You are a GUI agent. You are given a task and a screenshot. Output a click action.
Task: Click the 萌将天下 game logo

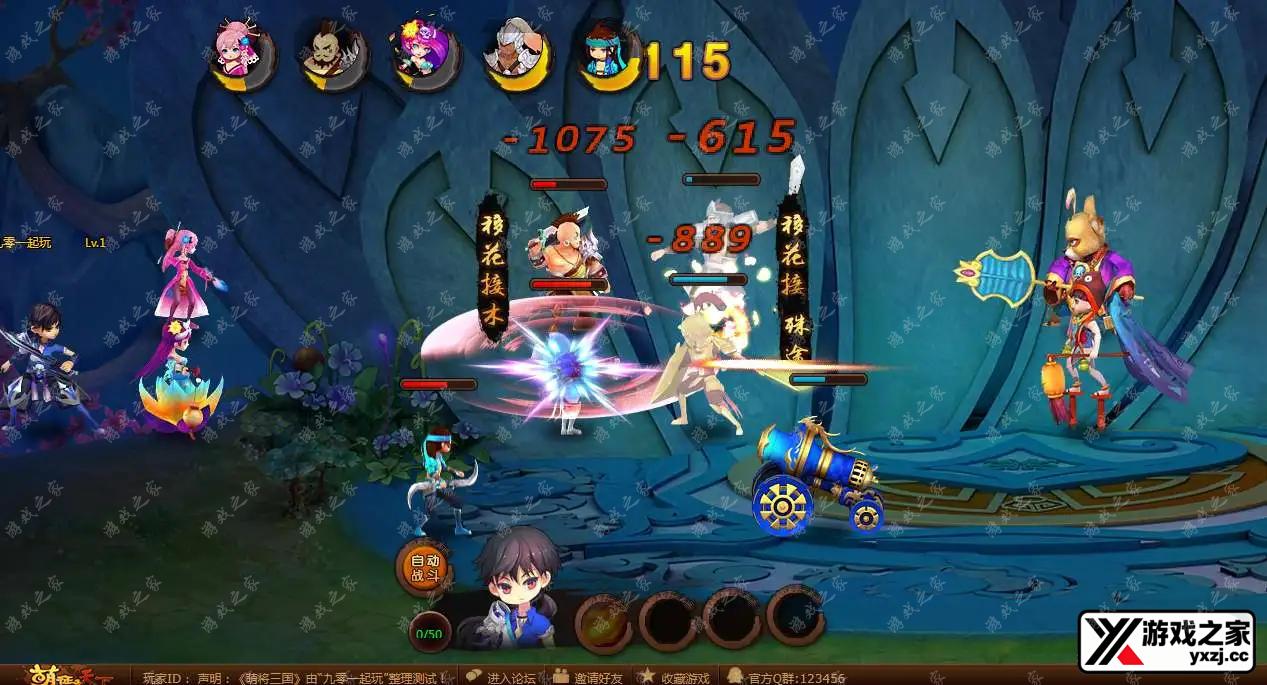tap(60, 676)
